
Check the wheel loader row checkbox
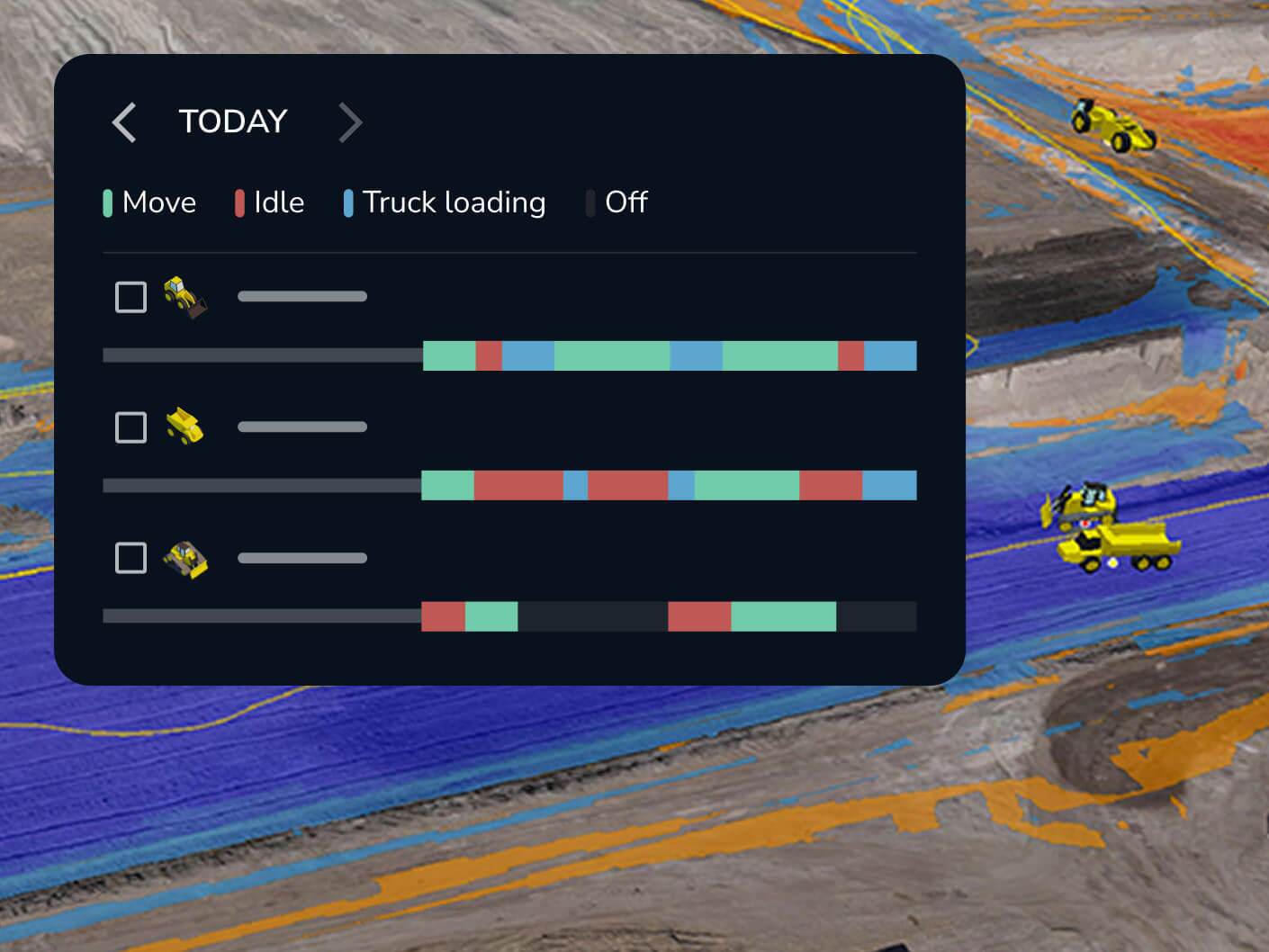pyautogui.click(x=130, y=296)
